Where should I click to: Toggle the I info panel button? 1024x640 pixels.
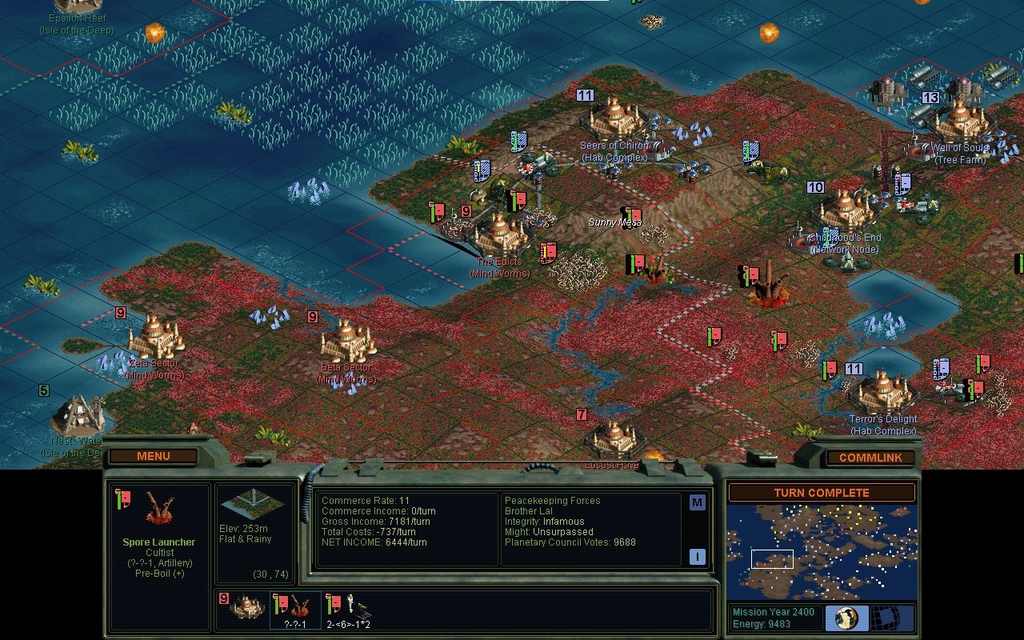coord(697,557)
